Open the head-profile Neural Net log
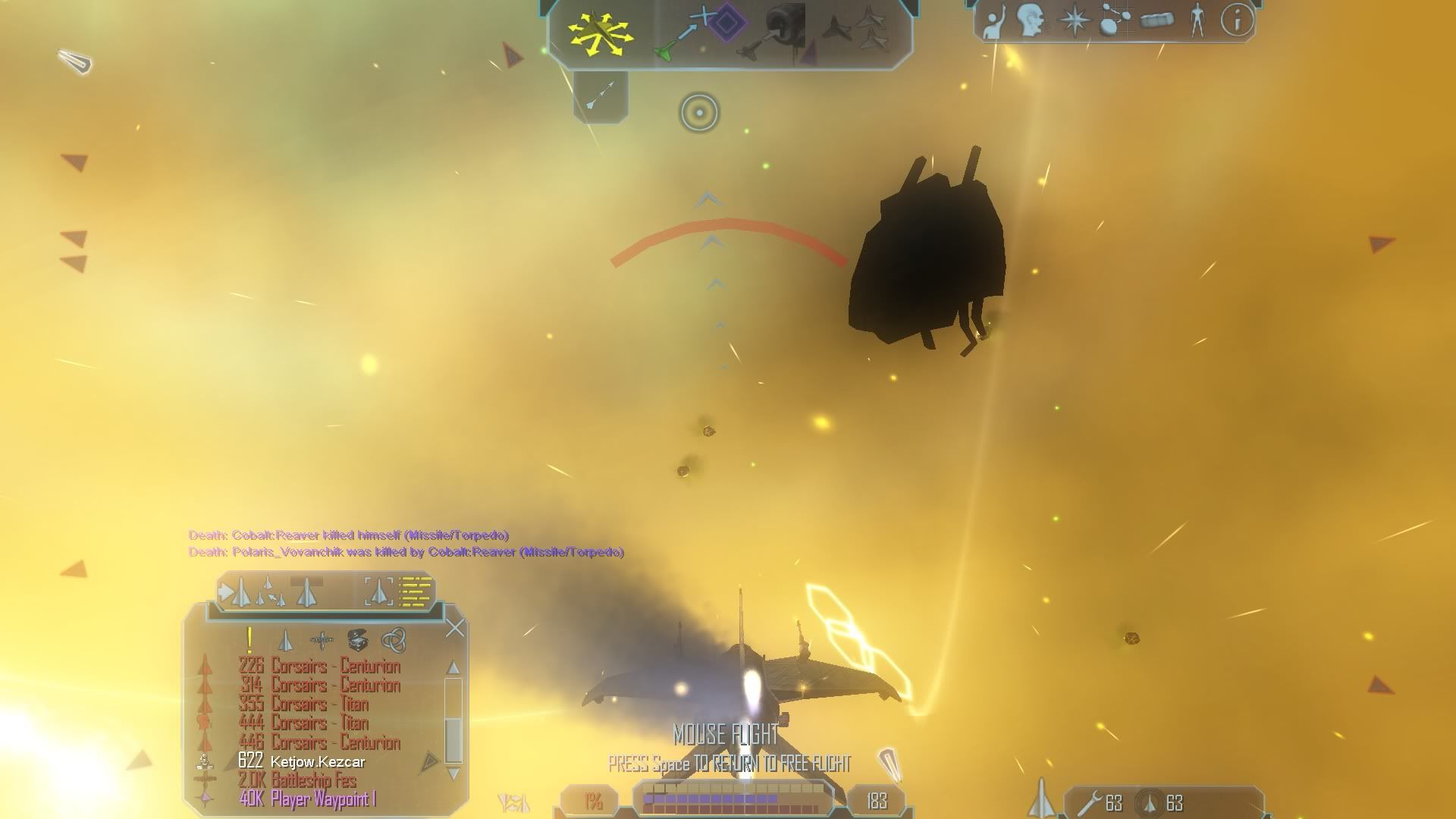This screenshot has height=819, width=1456. click(1031, 21)
